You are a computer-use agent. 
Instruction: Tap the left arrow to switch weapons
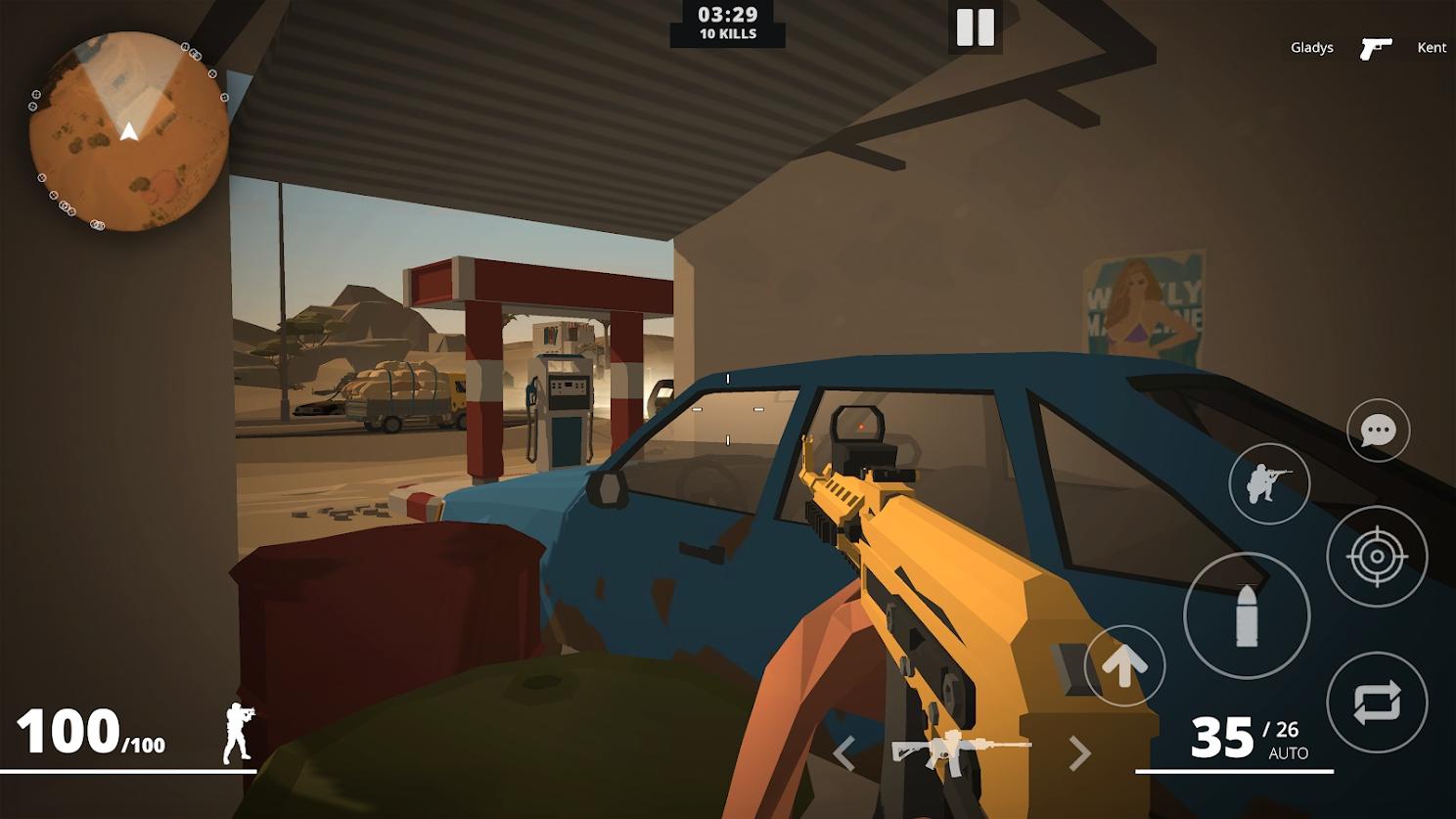coord(845,753)
